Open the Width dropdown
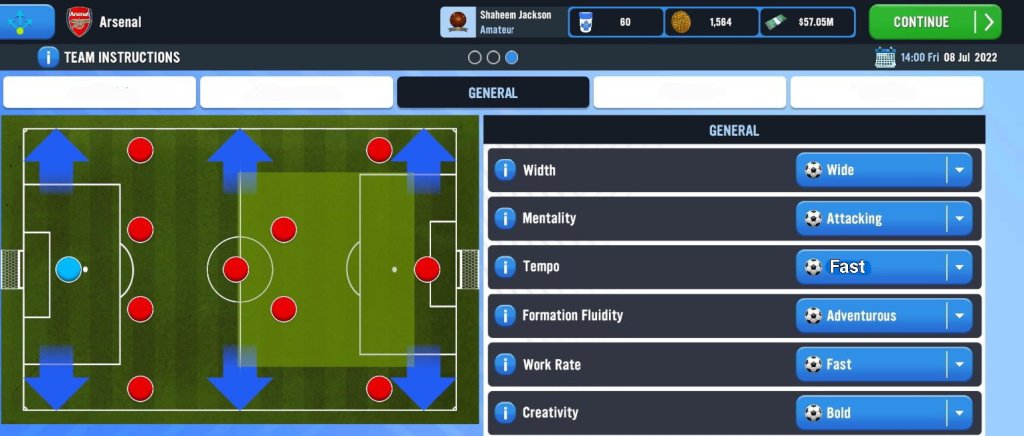The height and width of the screenshot is (436, 1024). click(884, 170)
